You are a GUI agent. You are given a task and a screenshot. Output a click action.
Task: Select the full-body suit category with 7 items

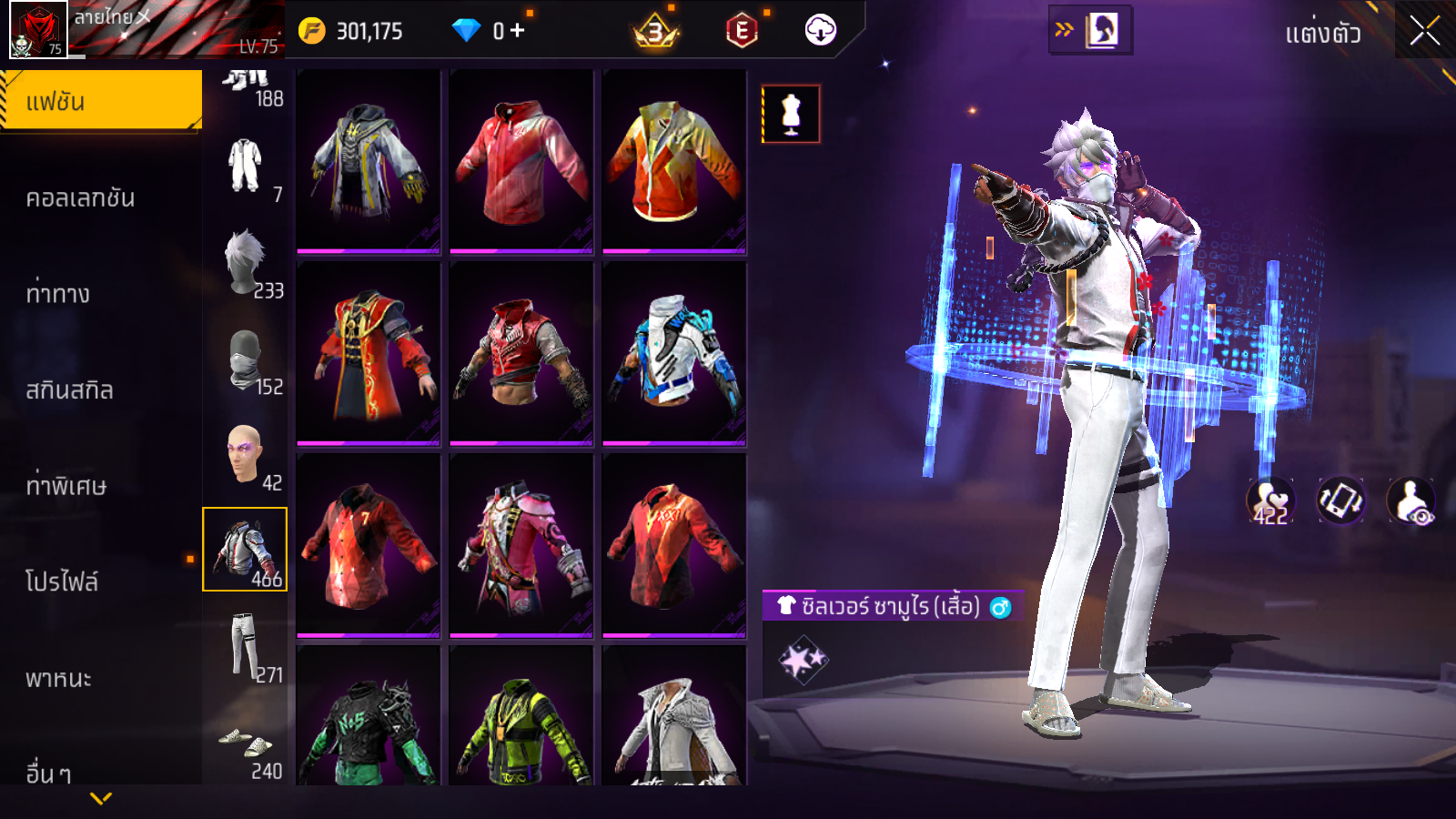click(x=246, y=168)
